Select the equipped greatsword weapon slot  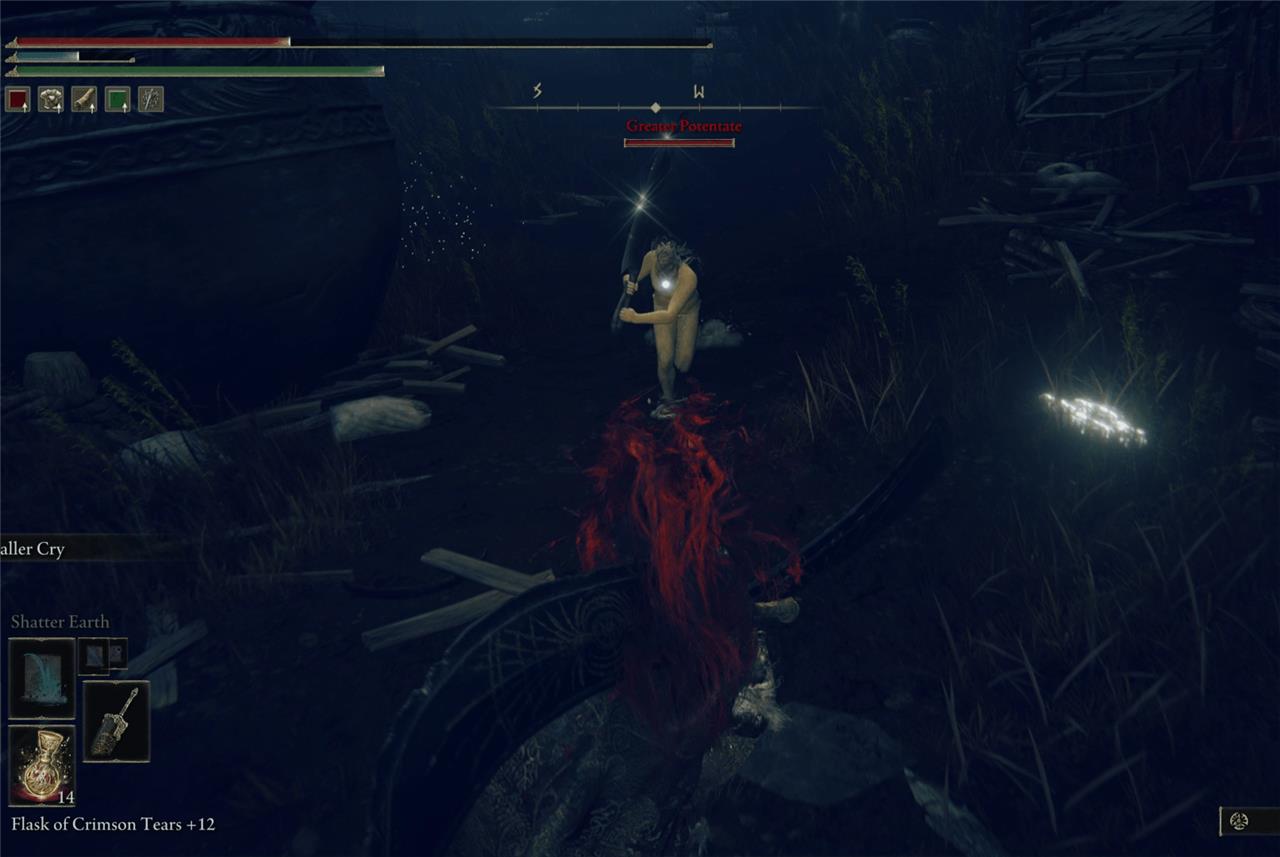tap(116, 721)
